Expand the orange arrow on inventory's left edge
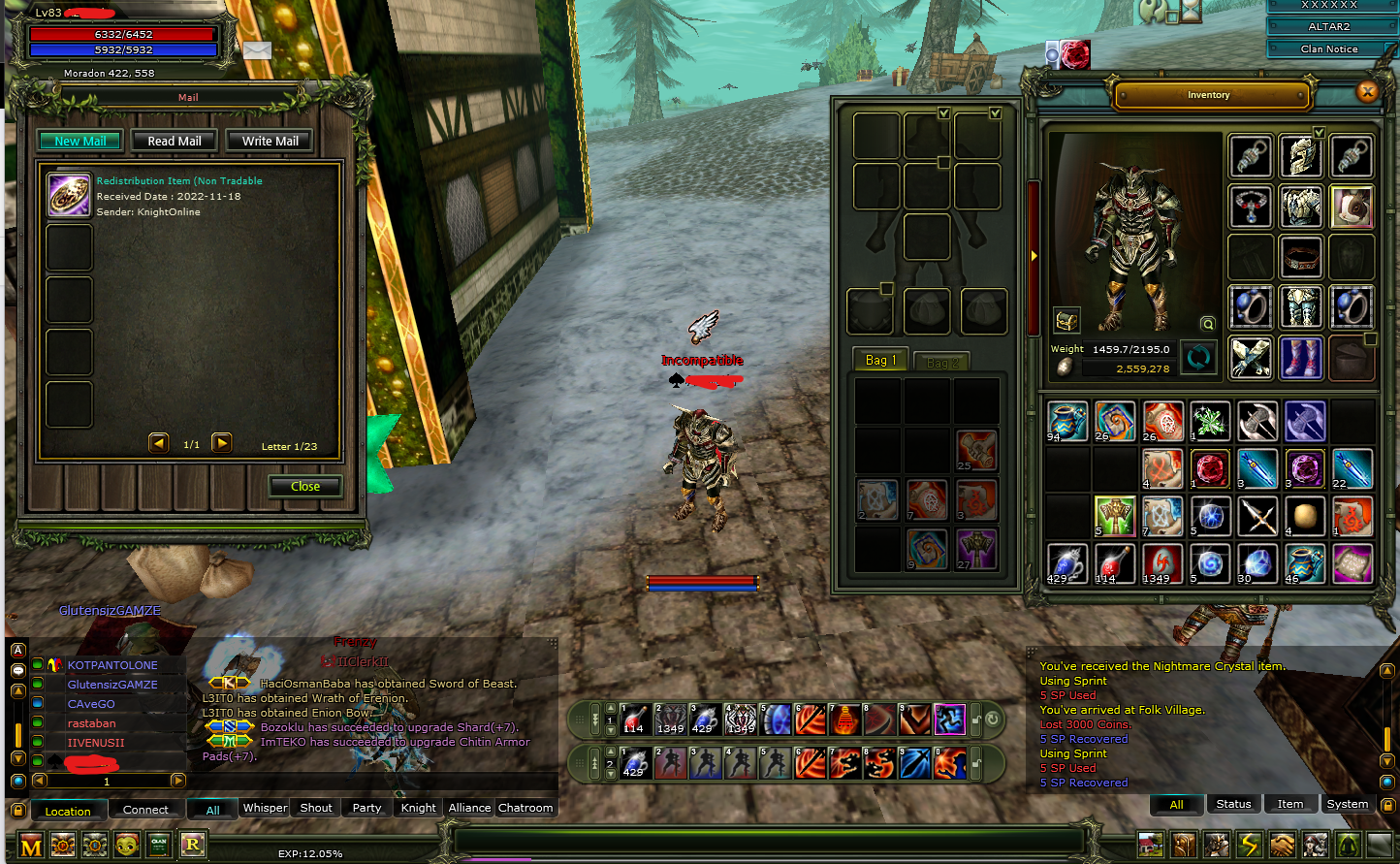The width and height of the screenshot is (1400, 864). click(x=1034, y=256)
